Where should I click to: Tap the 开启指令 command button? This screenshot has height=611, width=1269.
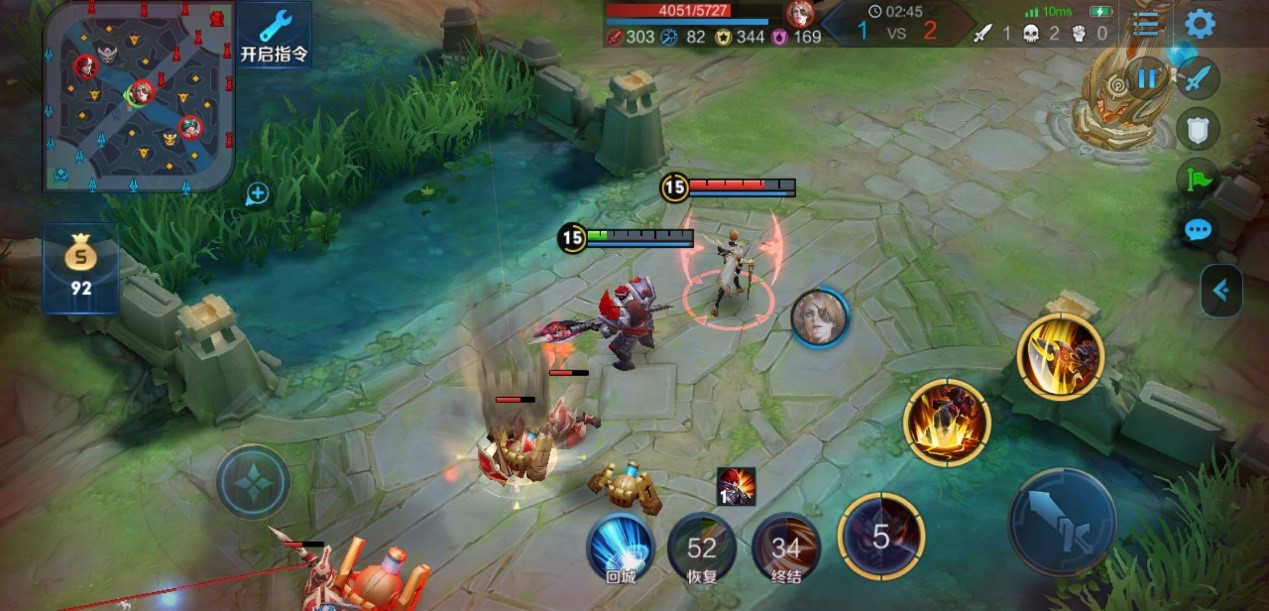(273, 35)
